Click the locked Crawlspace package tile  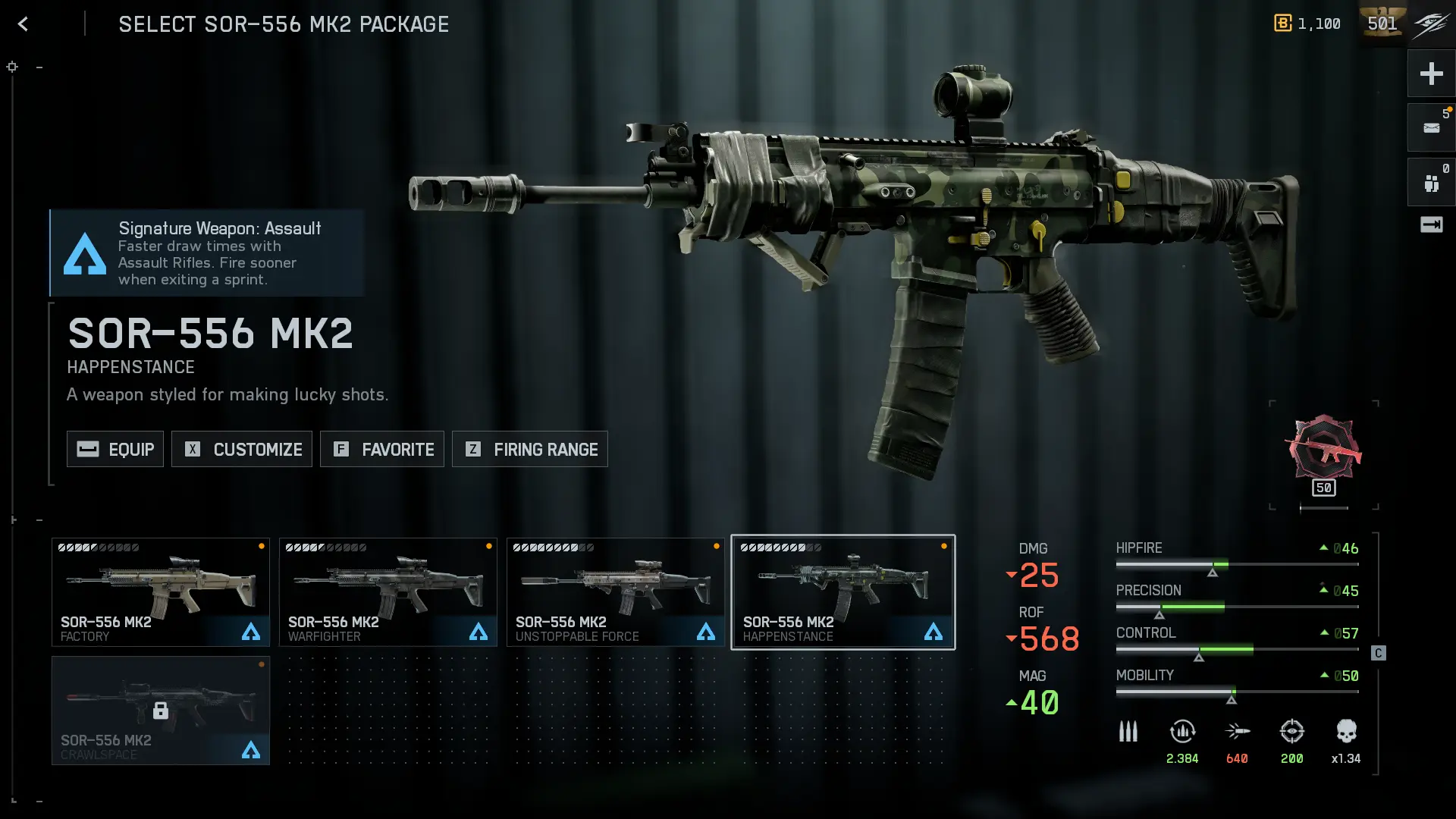click(x=161, y=711)
